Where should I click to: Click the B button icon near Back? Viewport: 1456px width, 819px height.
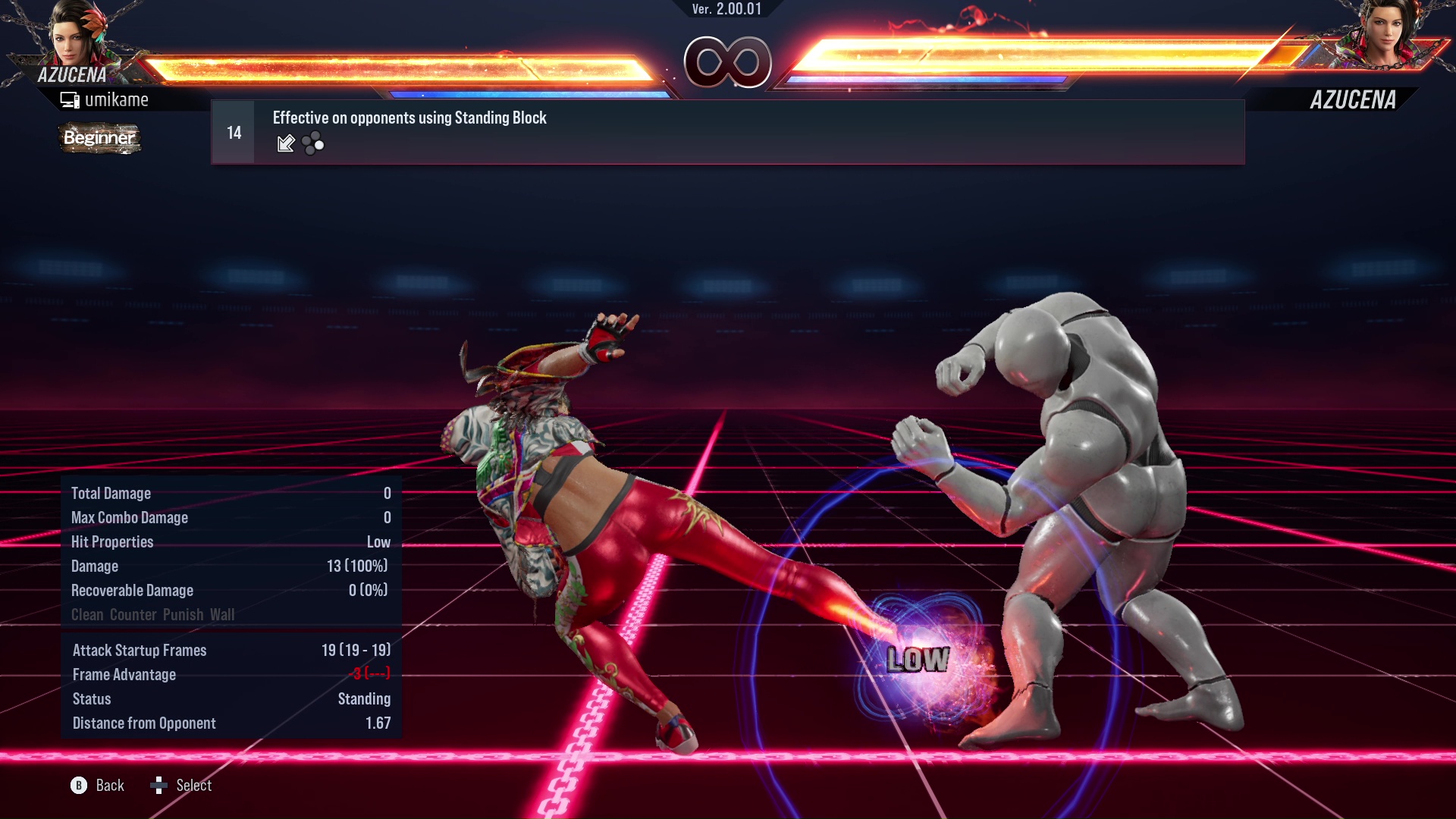78,786
